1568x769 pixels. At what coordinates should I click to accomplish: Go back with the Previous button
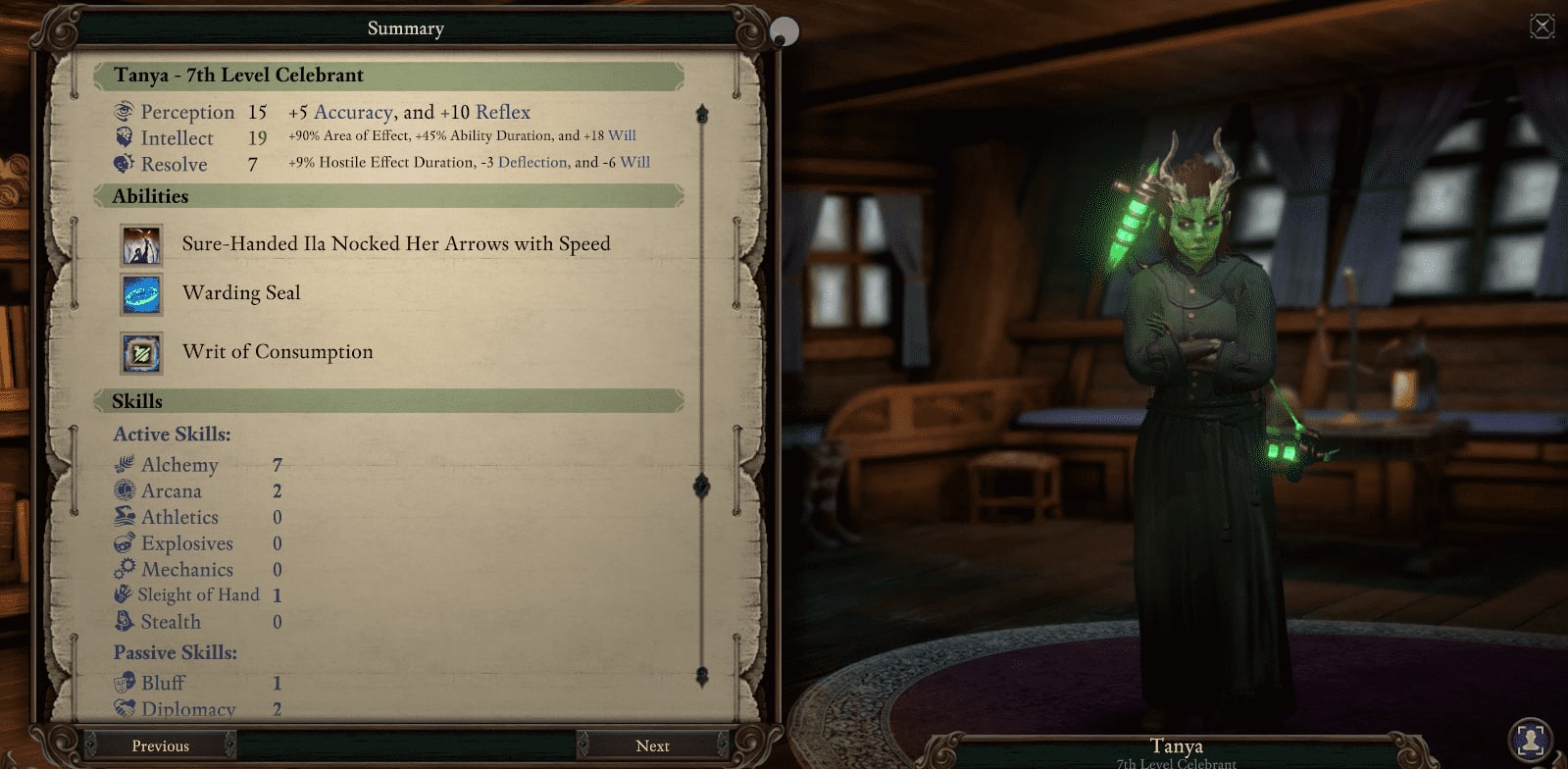tap(160, 745)
